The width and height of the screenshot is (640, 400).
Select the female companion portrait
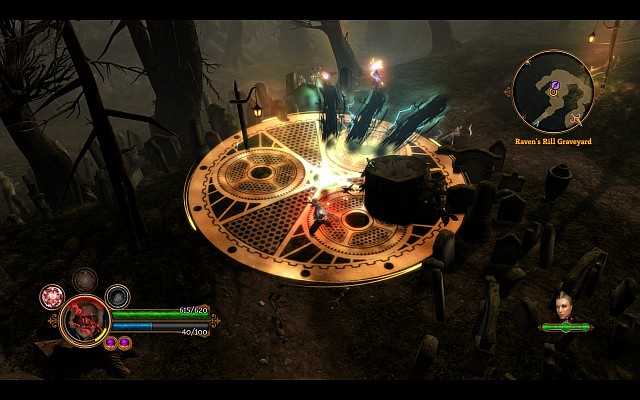[562, 306]
